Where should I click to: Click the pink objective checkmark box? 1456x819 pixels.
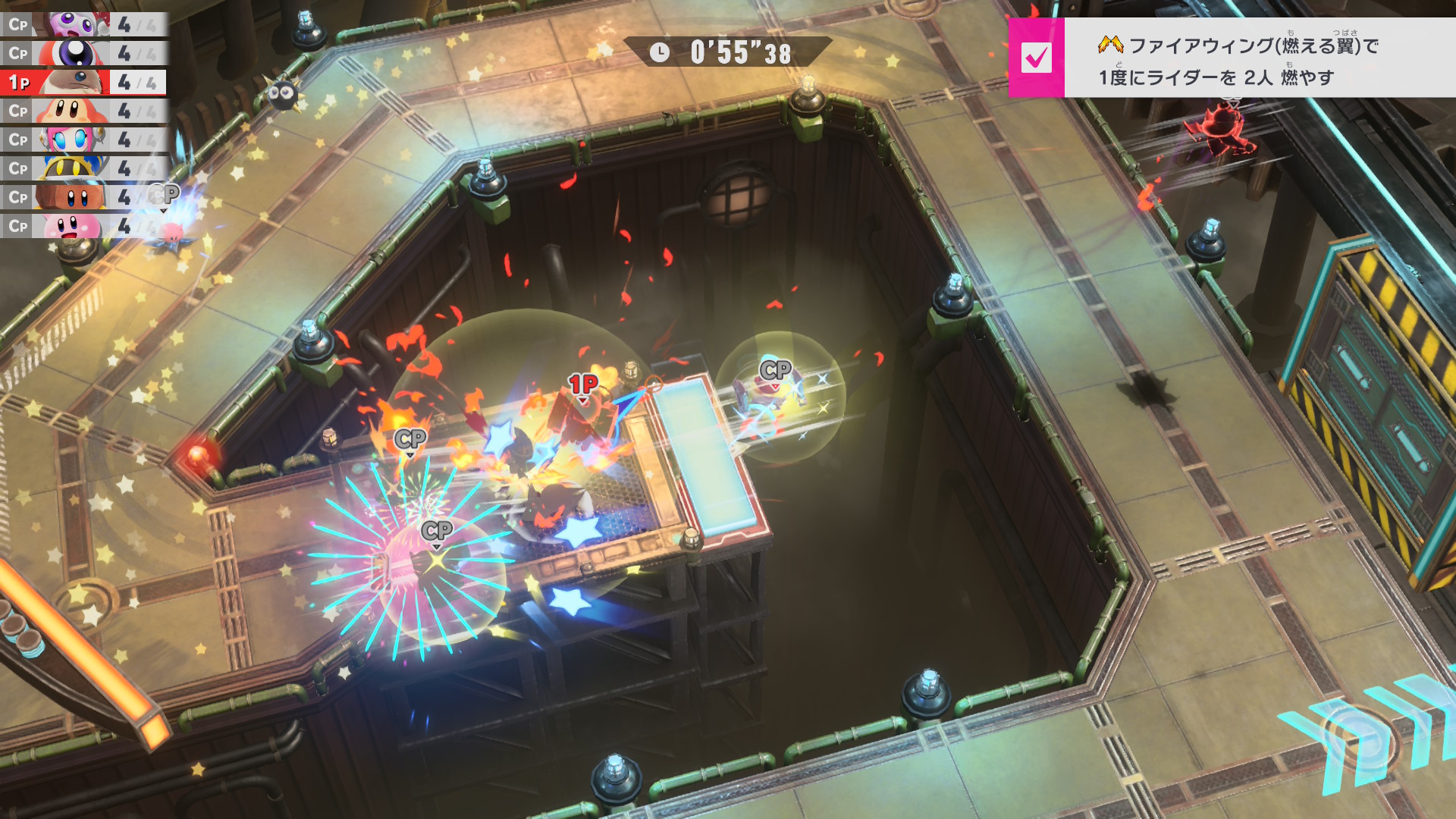tap(1036, 58)
